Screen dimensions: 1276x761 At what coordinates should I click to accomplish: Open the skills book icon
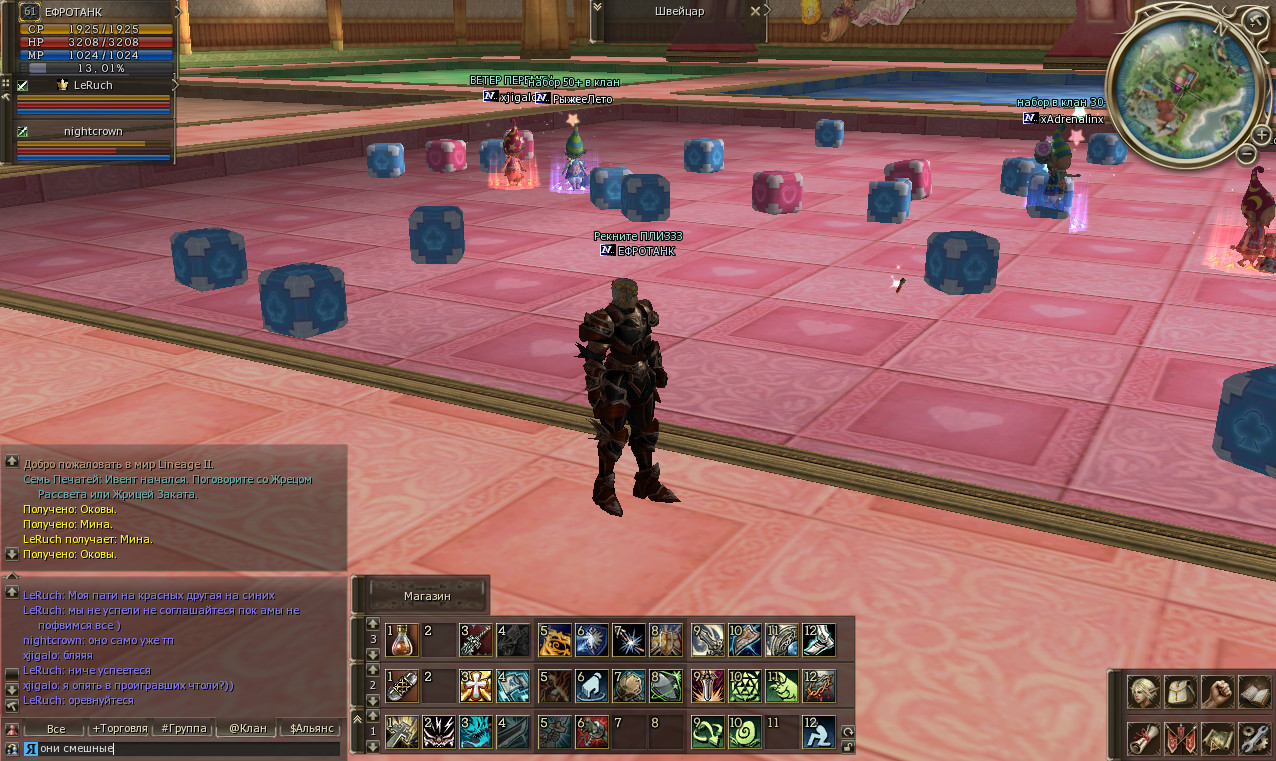(1254, 692)
